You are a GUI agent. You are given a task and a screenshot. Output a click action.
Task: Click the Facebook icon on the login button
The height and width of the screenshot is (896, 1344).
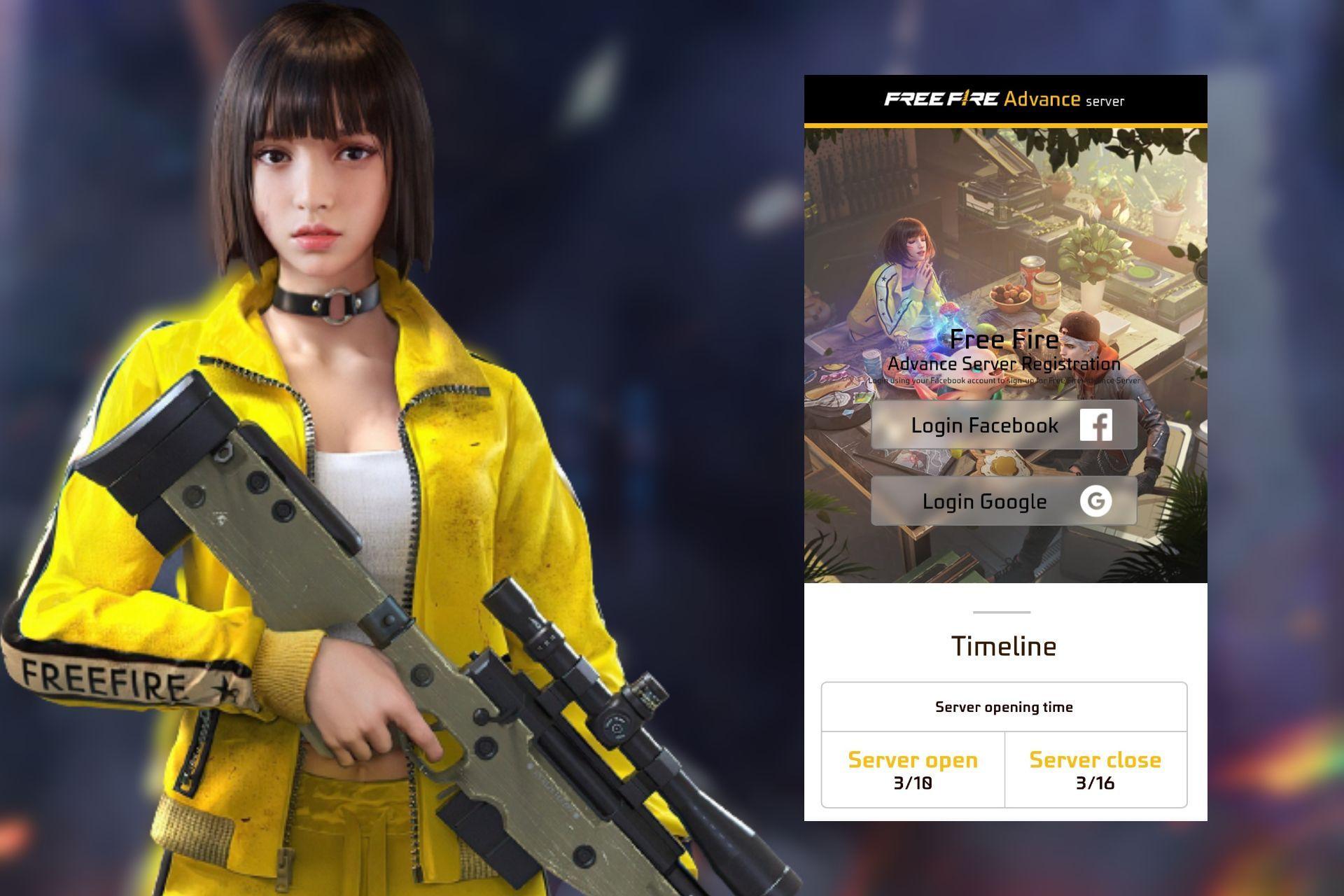coord(1096,424)
